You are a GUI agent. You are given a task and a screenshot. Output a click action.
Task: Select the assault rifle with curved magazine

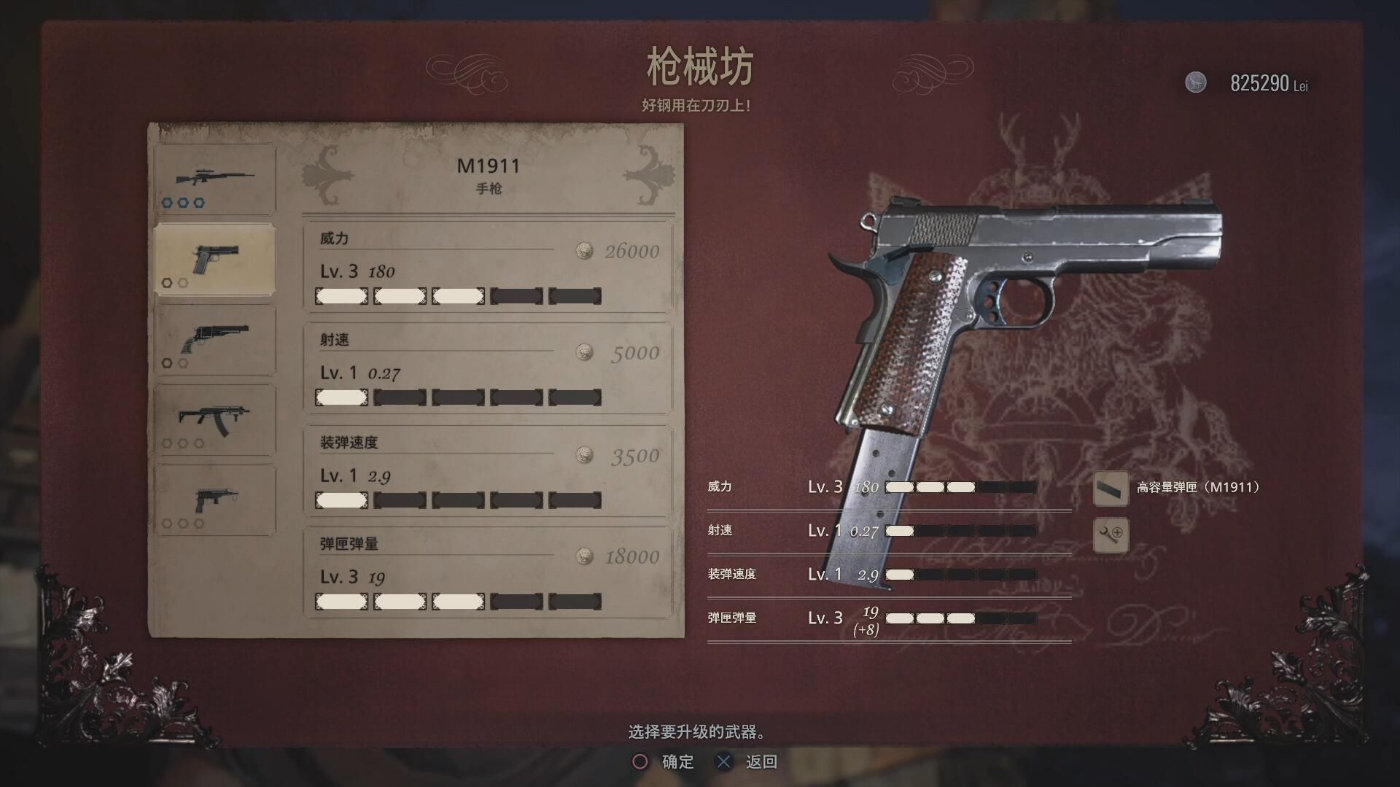tap(214, 418)
